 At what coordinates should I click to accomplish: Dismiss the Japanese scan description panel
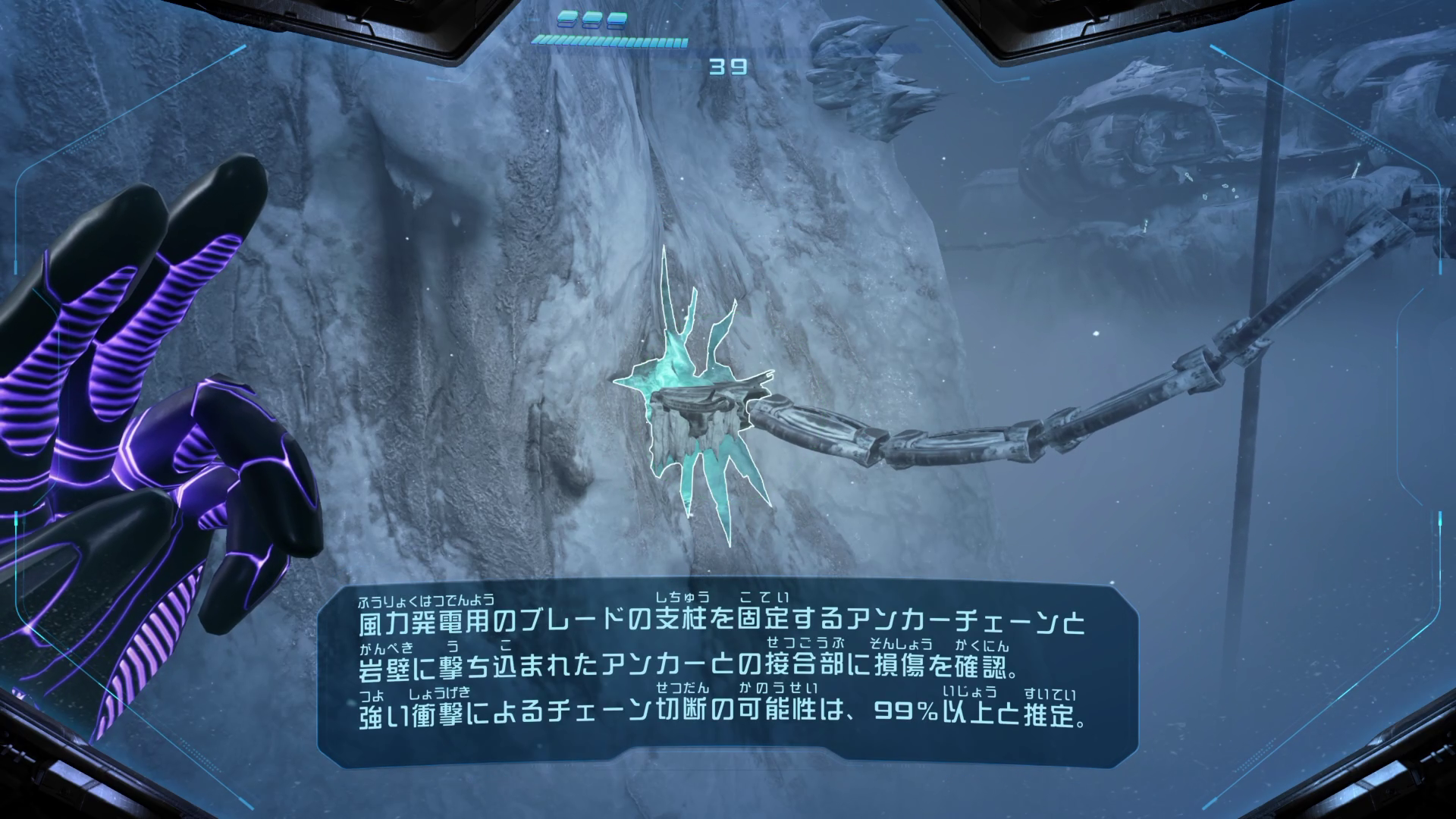tap(726, 673)
